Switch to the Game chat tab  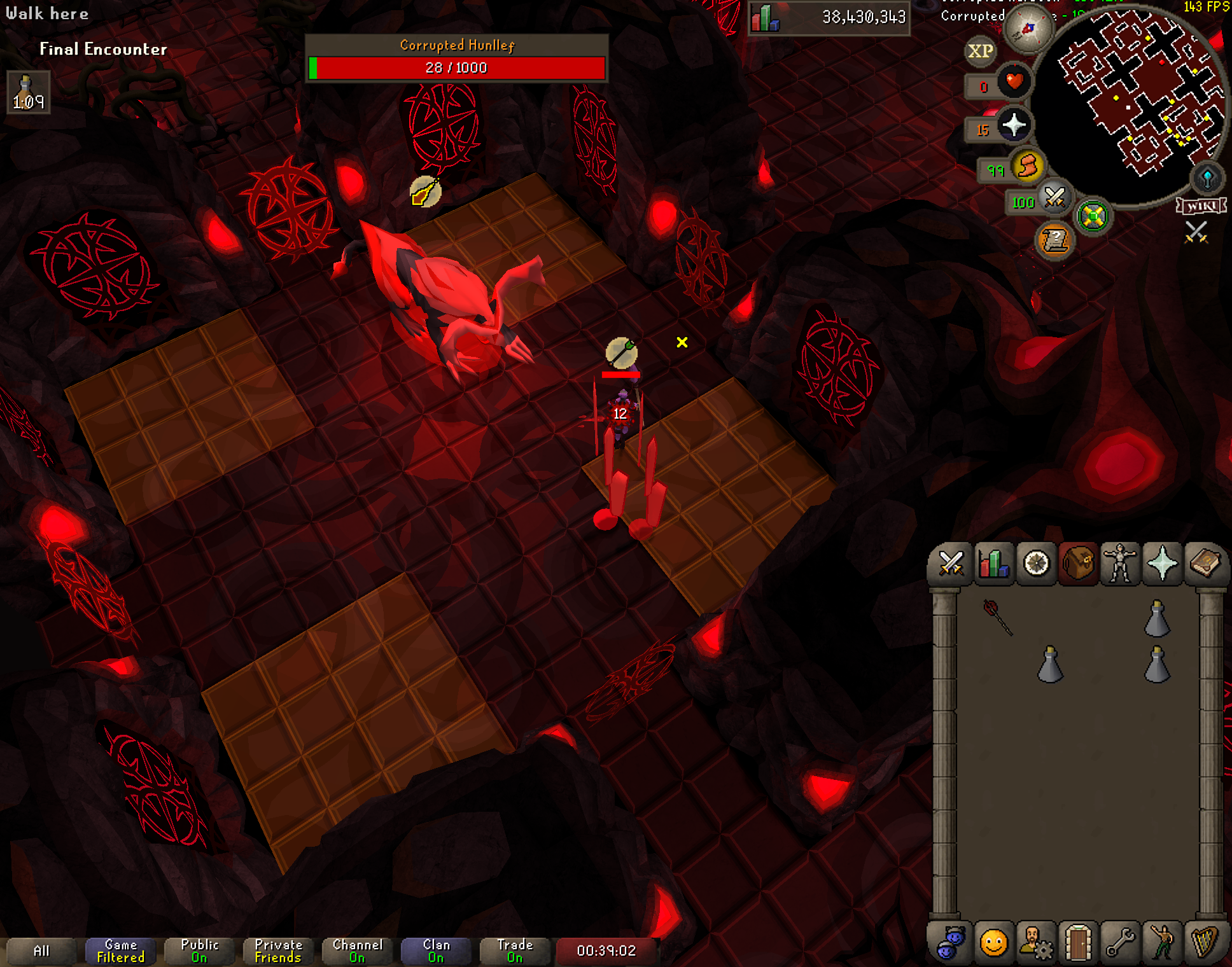pos(120,951)
